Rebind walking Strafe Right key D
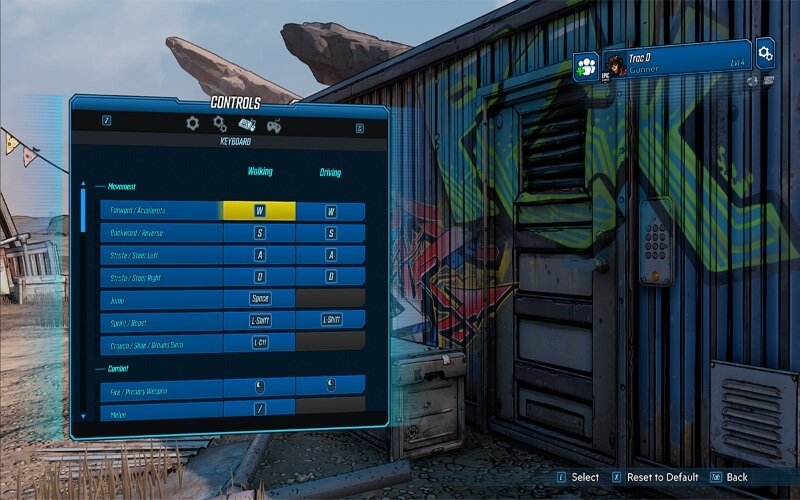The width and height of the screenshot is (800, 500). (x=259, y=277)
